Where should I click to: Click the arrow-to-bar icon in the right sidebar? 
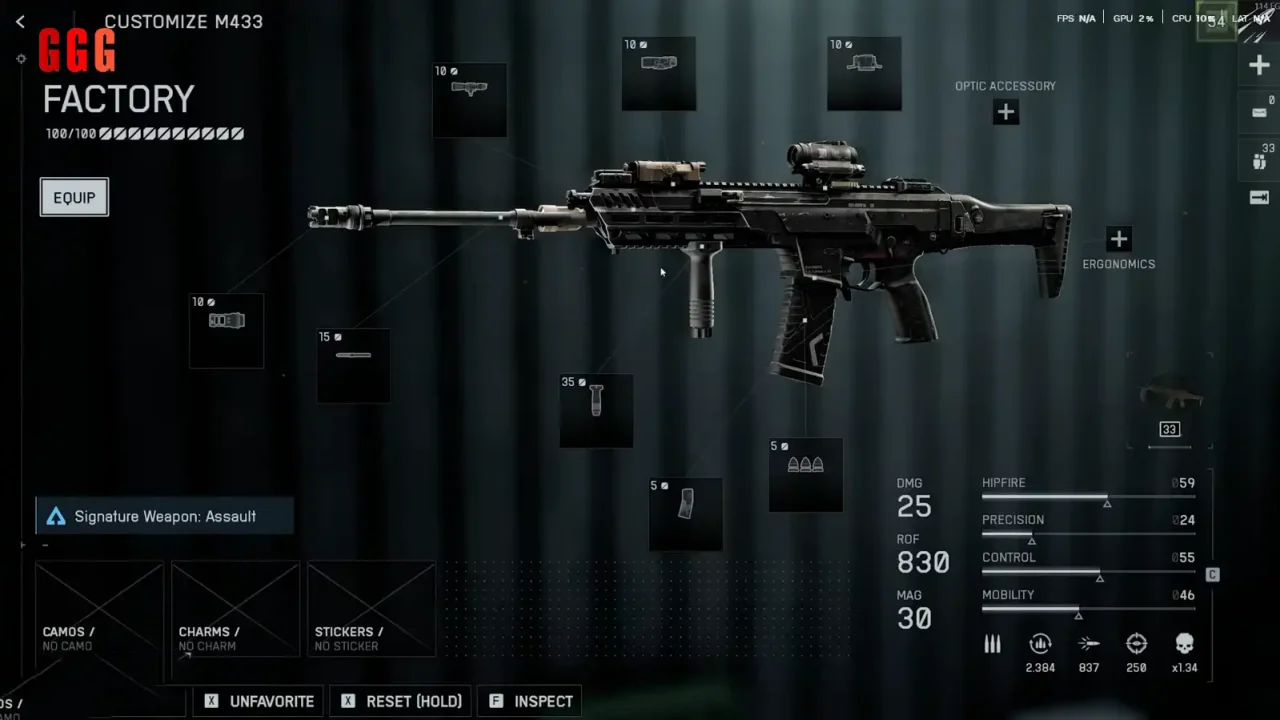1259,197
